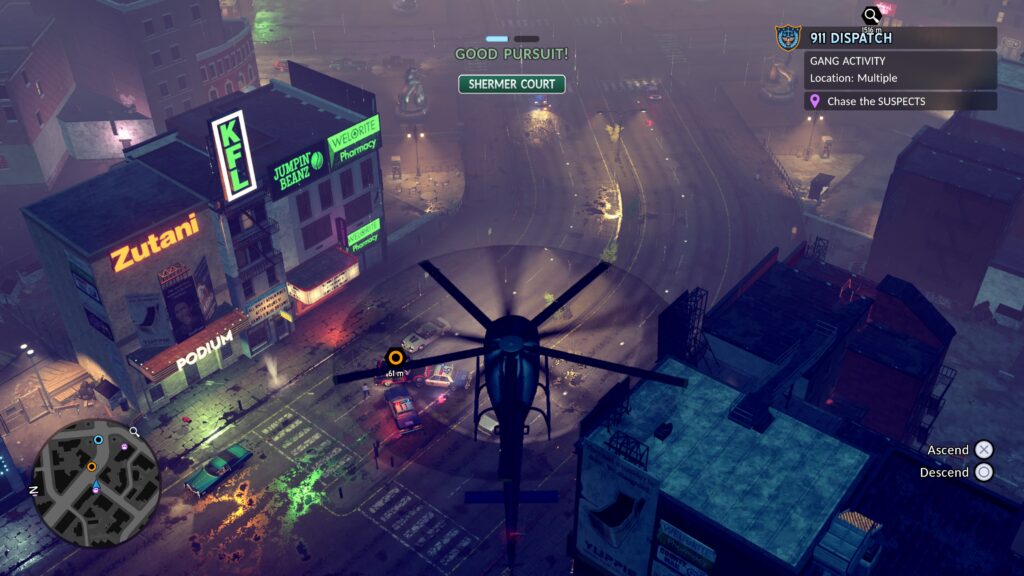Open the Gang Activity location panel
Viewport: 1024px width, 576px height.
coord(900,69)
